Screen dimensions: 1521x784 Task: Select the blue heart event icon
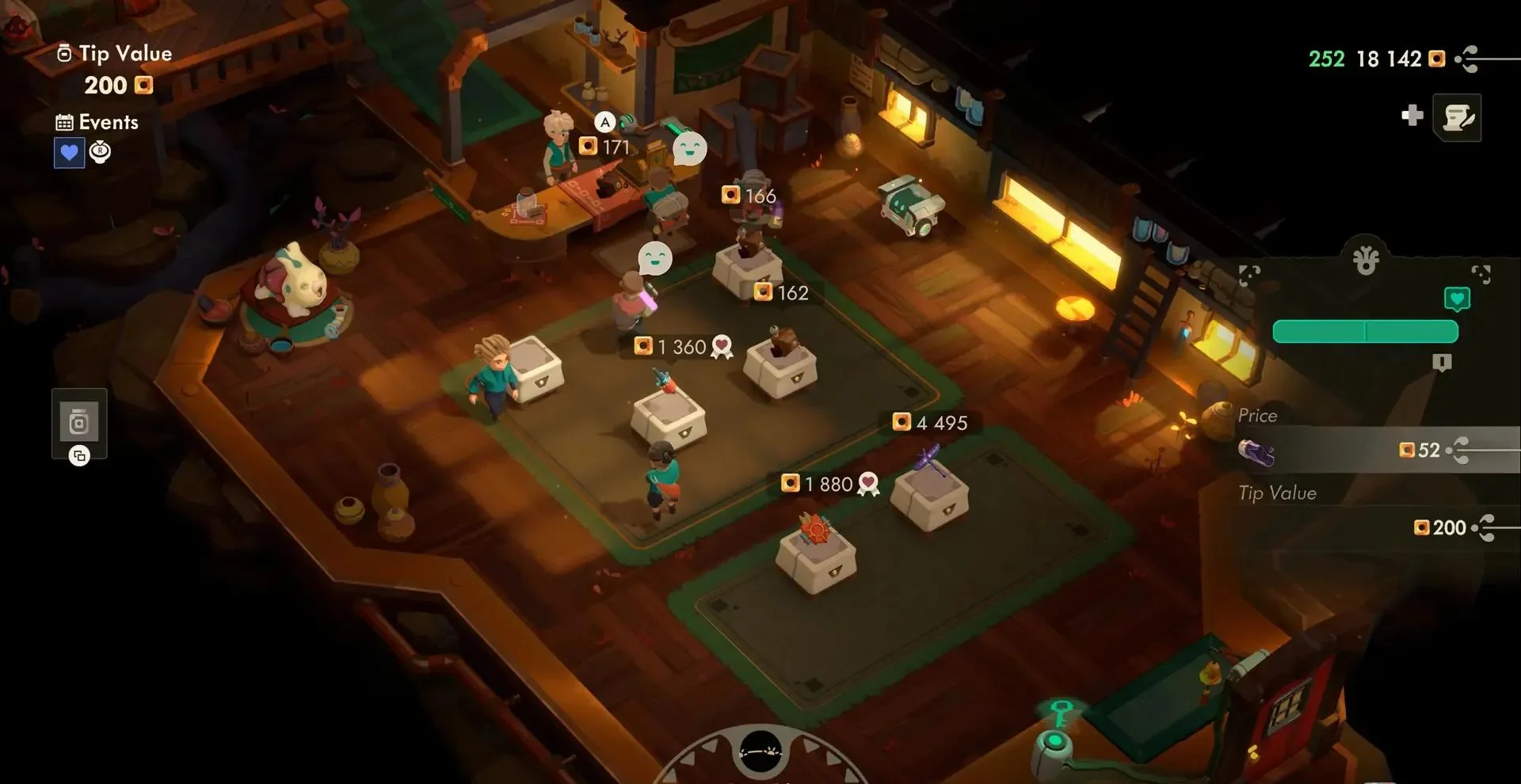tap(69, 152)
